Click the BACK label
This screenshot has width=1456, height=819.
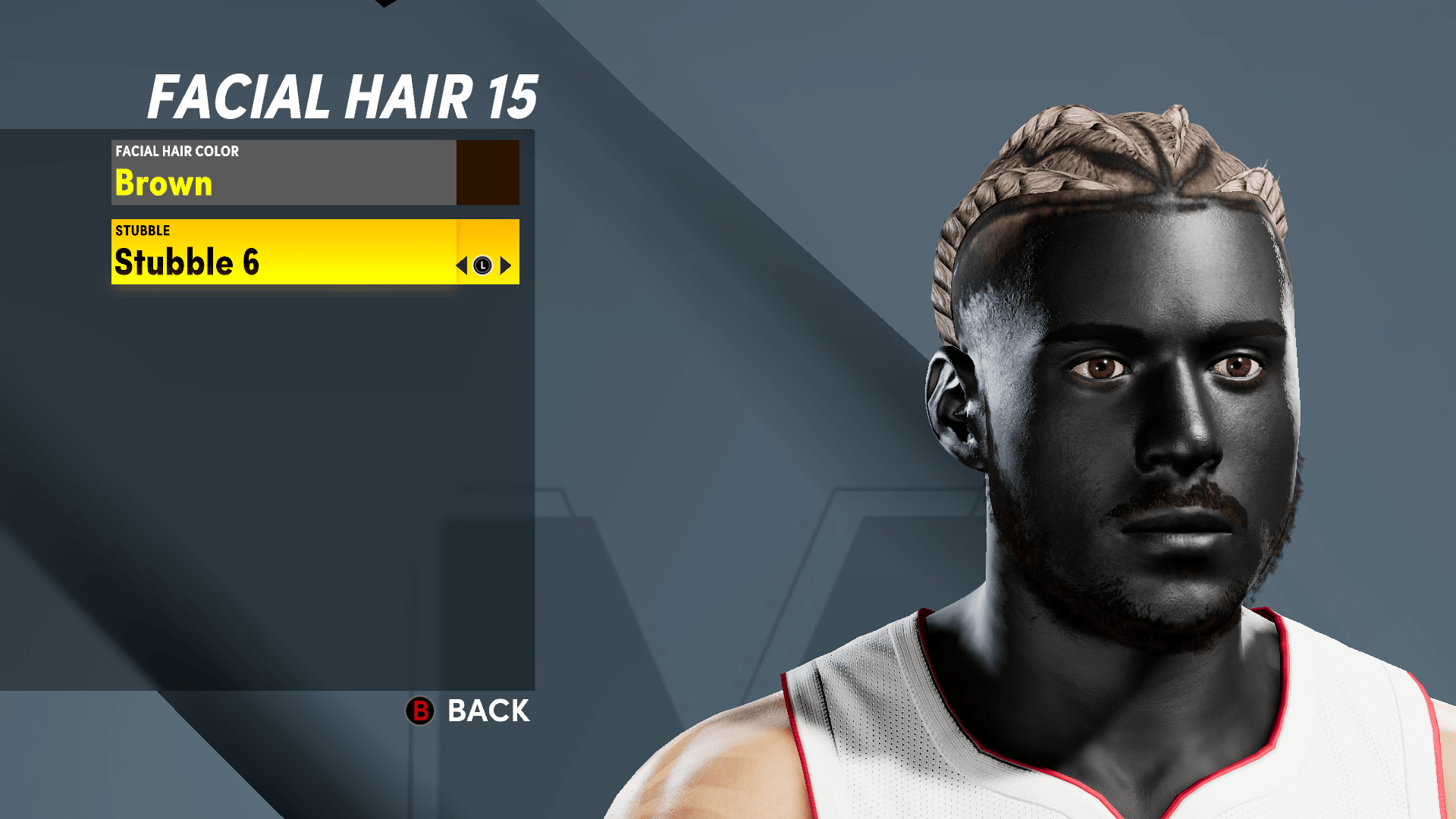(487, 712)
